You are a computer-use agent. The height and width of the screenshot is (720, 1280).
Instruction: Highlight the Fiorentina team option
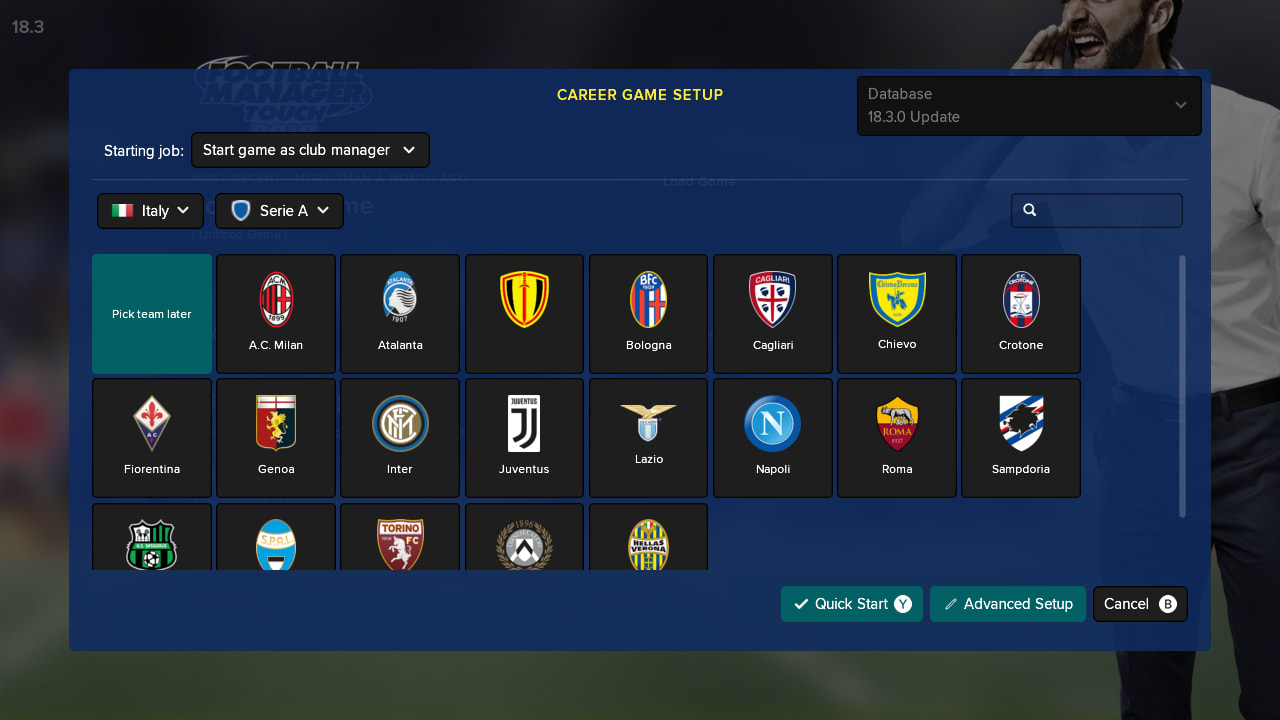click(151, 437)
